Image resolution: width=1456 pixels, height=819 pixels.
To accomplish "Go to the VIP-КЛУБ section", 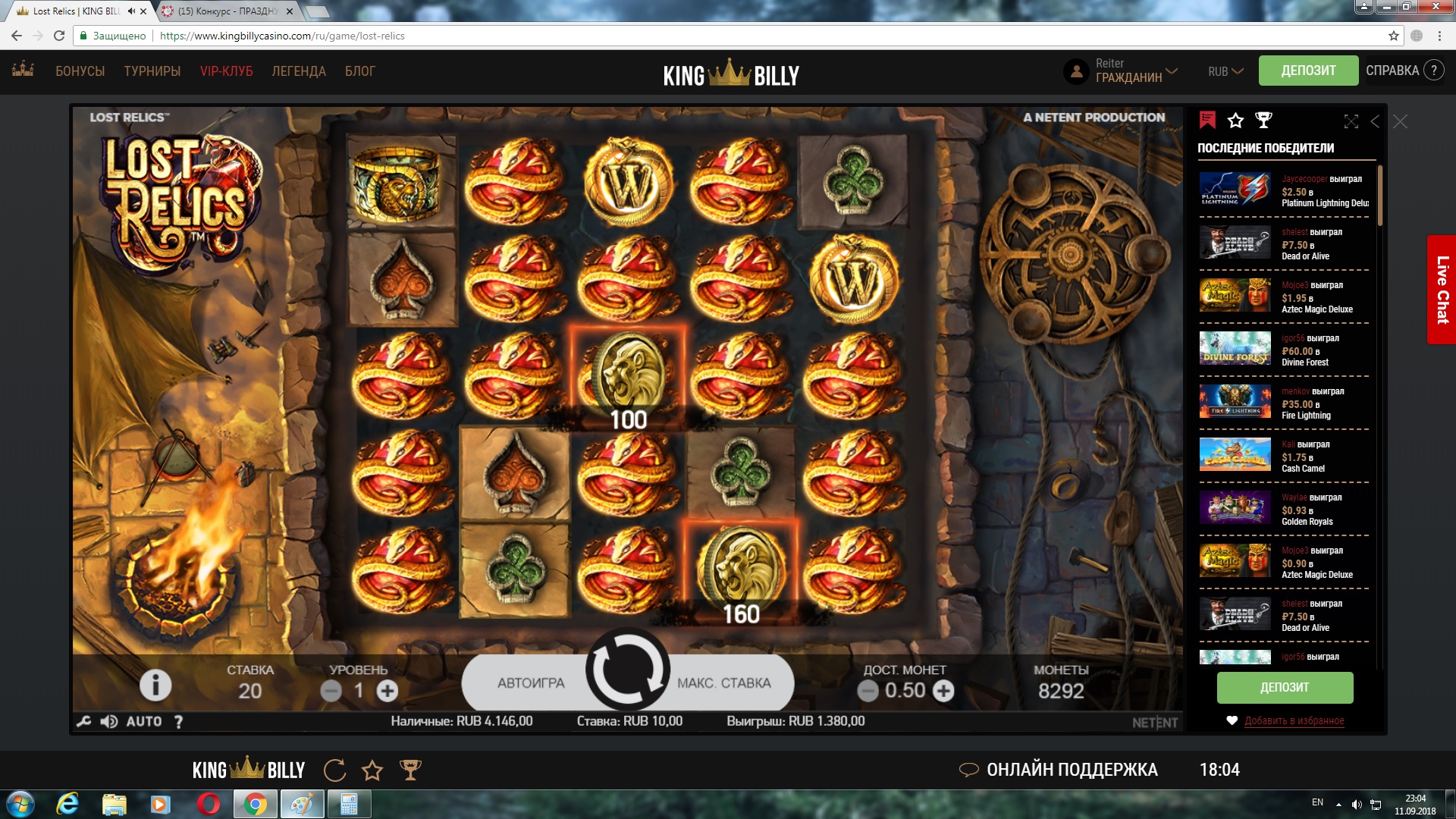I will pos(226,71).
